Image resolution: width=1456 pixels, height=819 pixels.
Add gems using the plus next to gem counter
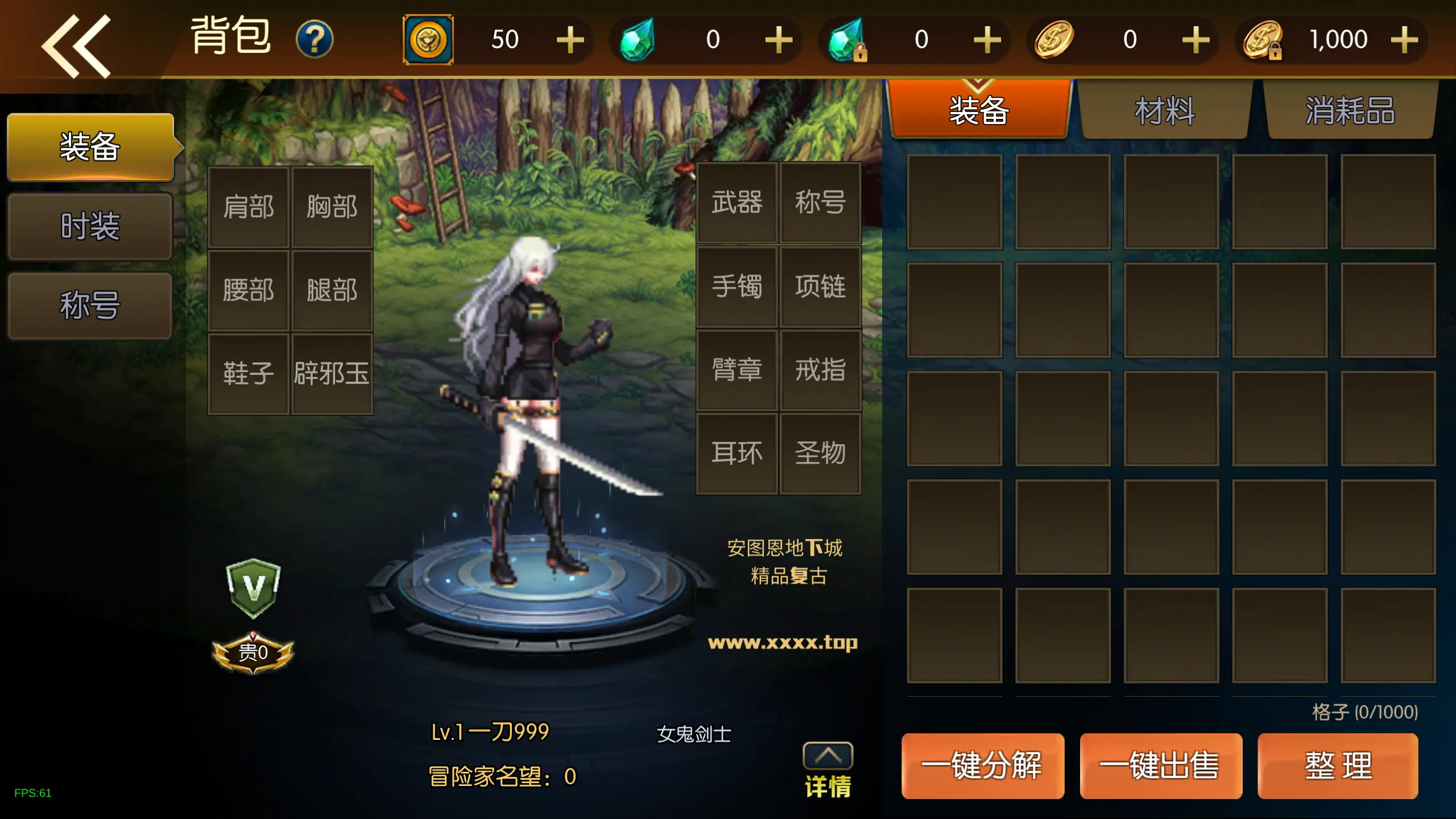tap(779, 39)
